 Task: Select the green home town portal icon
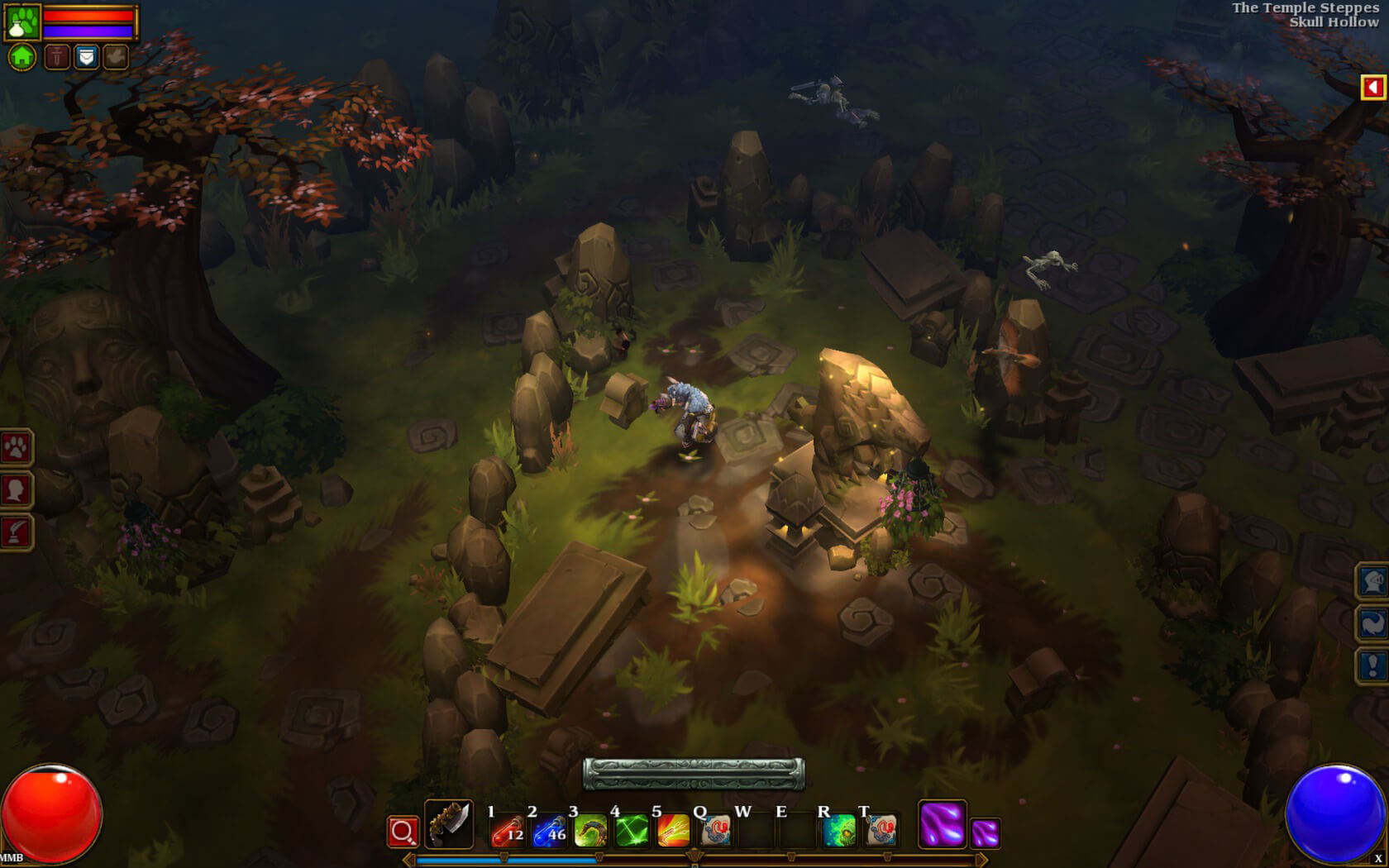22,56
